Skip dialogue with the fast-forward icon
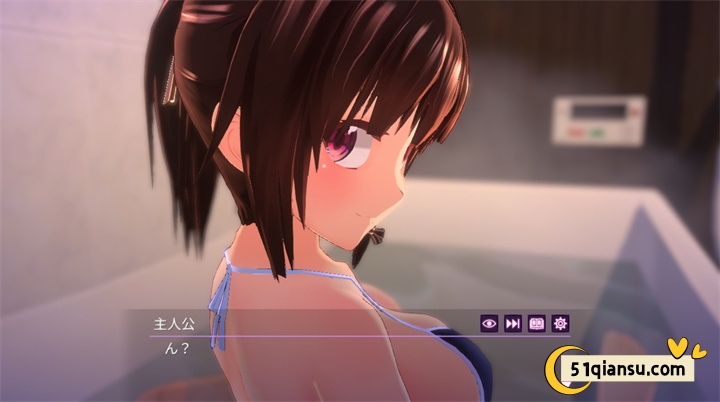 pos(513,323)
